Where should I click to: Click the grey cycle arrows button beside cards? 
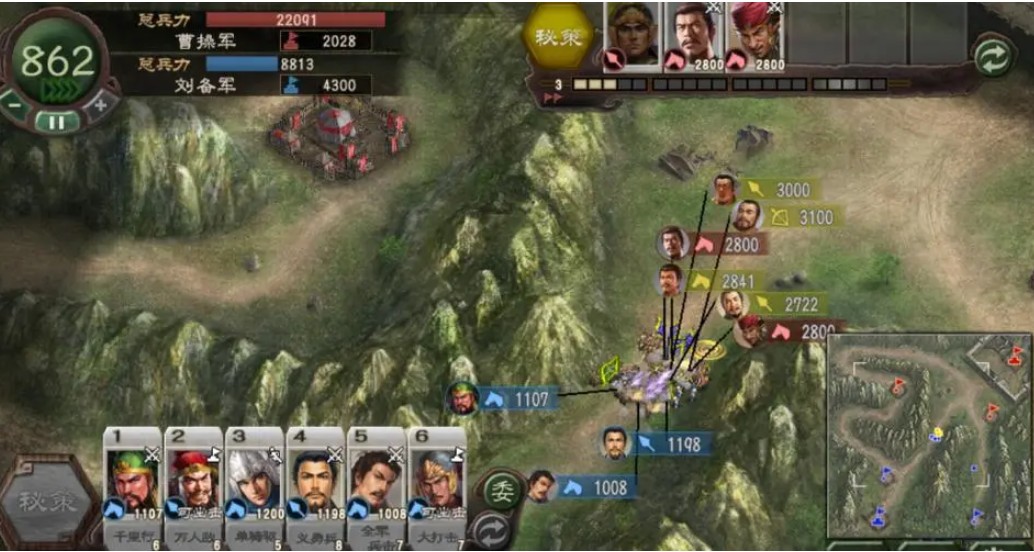click(491, 529)
